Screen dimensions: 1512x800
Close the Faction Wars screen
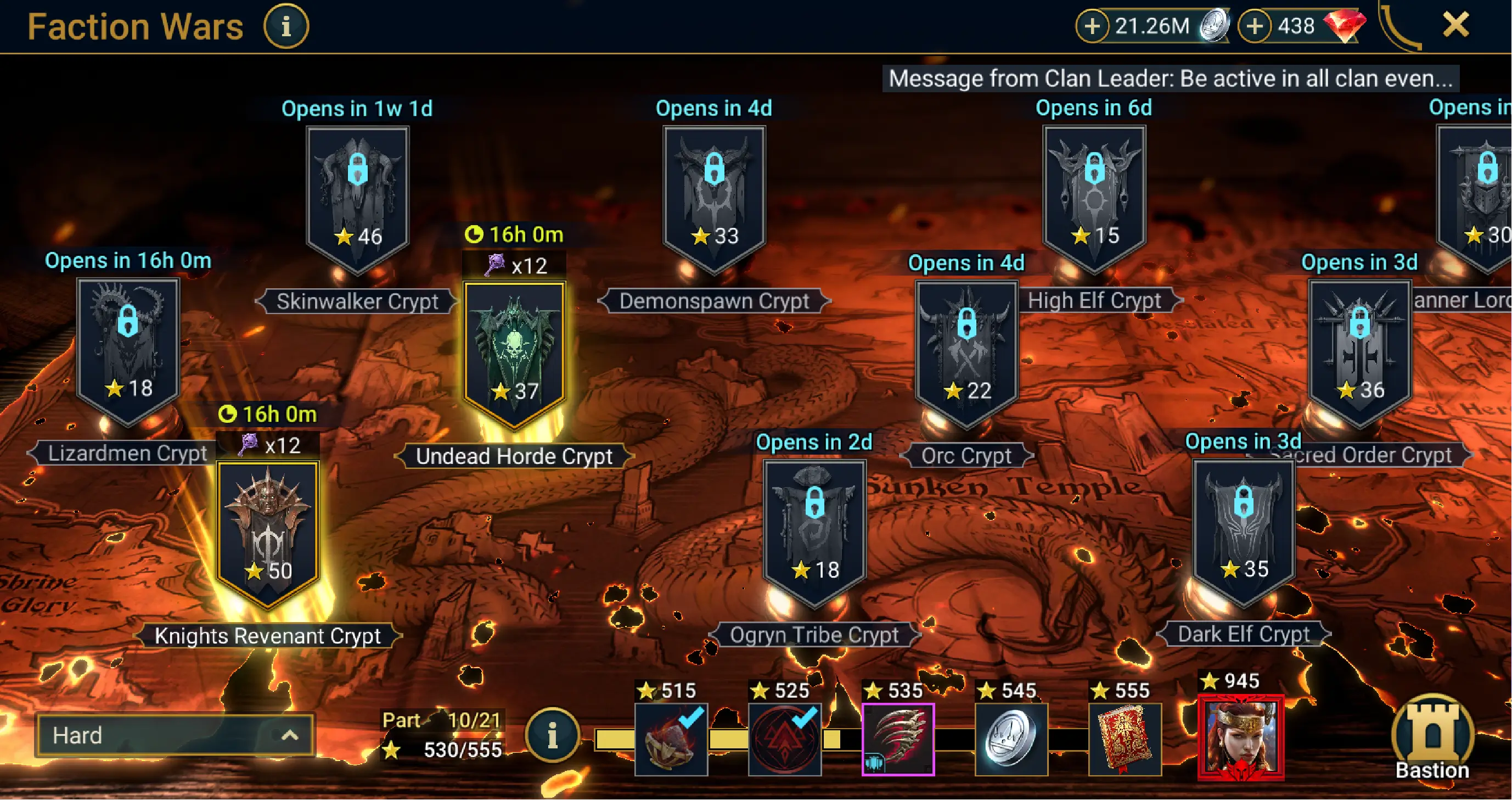[1455, 25]
